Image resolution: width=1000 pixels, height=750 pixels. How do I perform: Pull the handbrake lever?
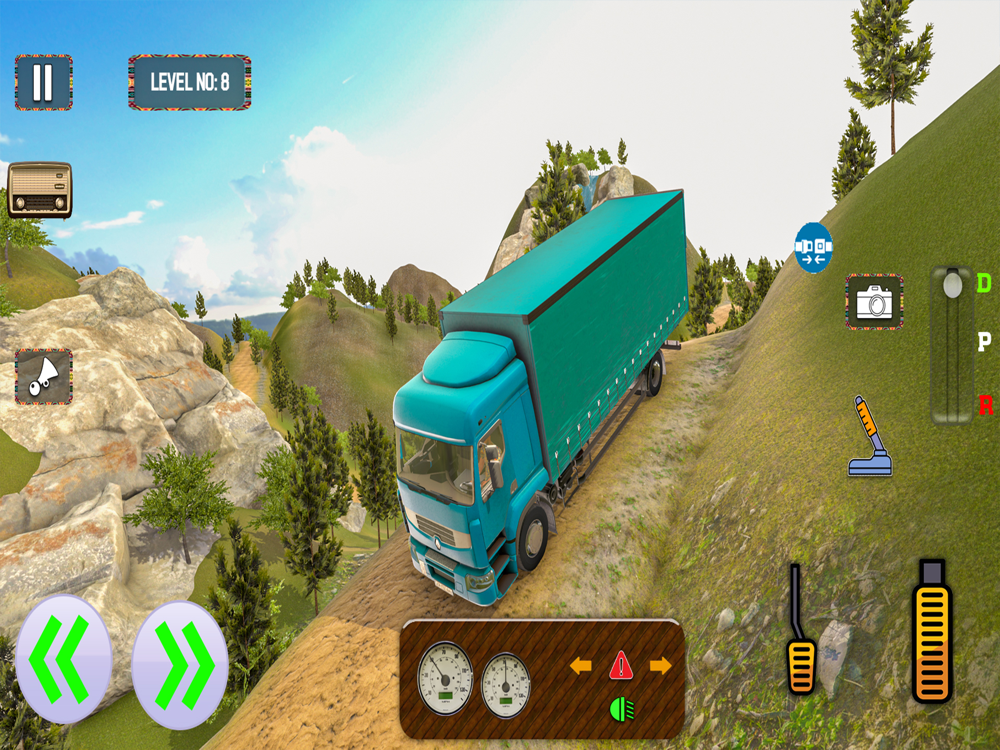tap(868, 436)
